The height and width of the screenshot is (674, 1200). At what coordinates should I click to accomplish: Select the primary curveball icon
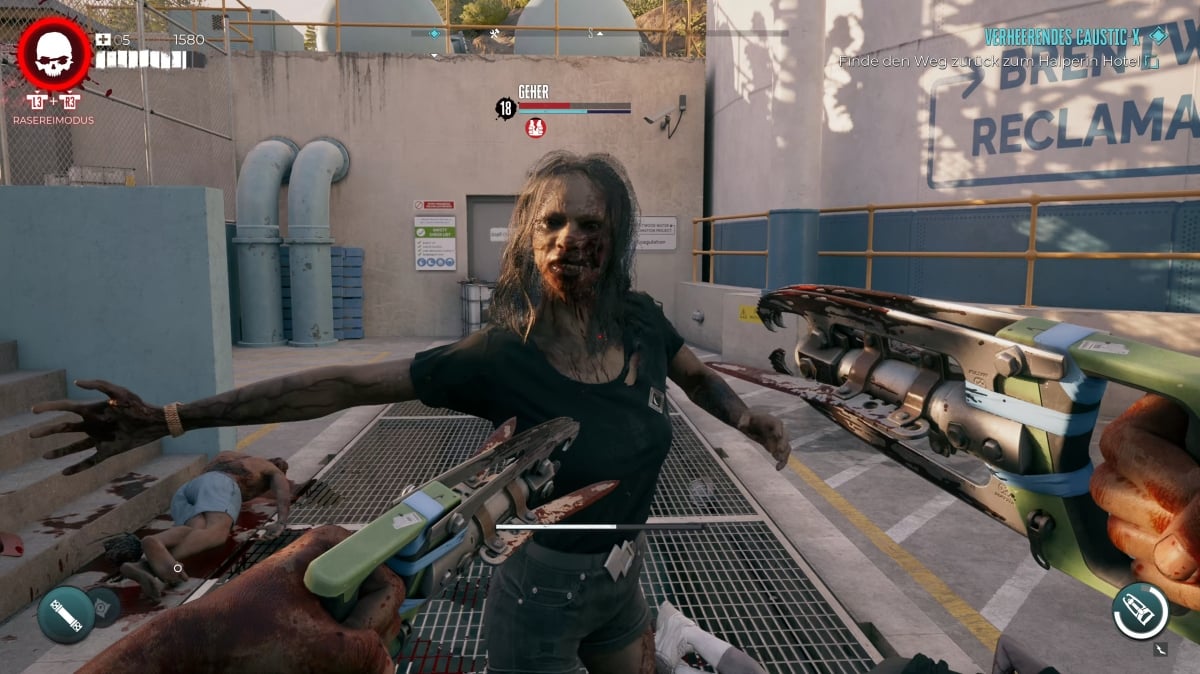pyautogui.click(x=66, y=614)
